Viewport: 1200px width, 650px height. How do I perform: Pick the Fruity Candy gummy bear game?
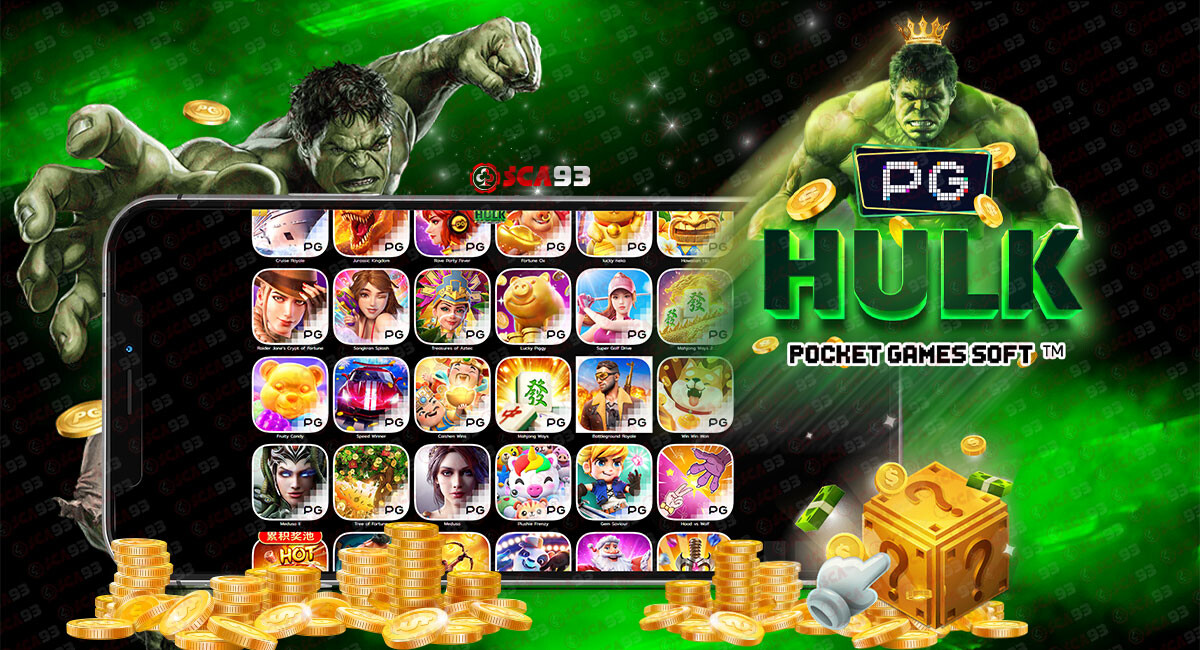(x=290, y=393)
